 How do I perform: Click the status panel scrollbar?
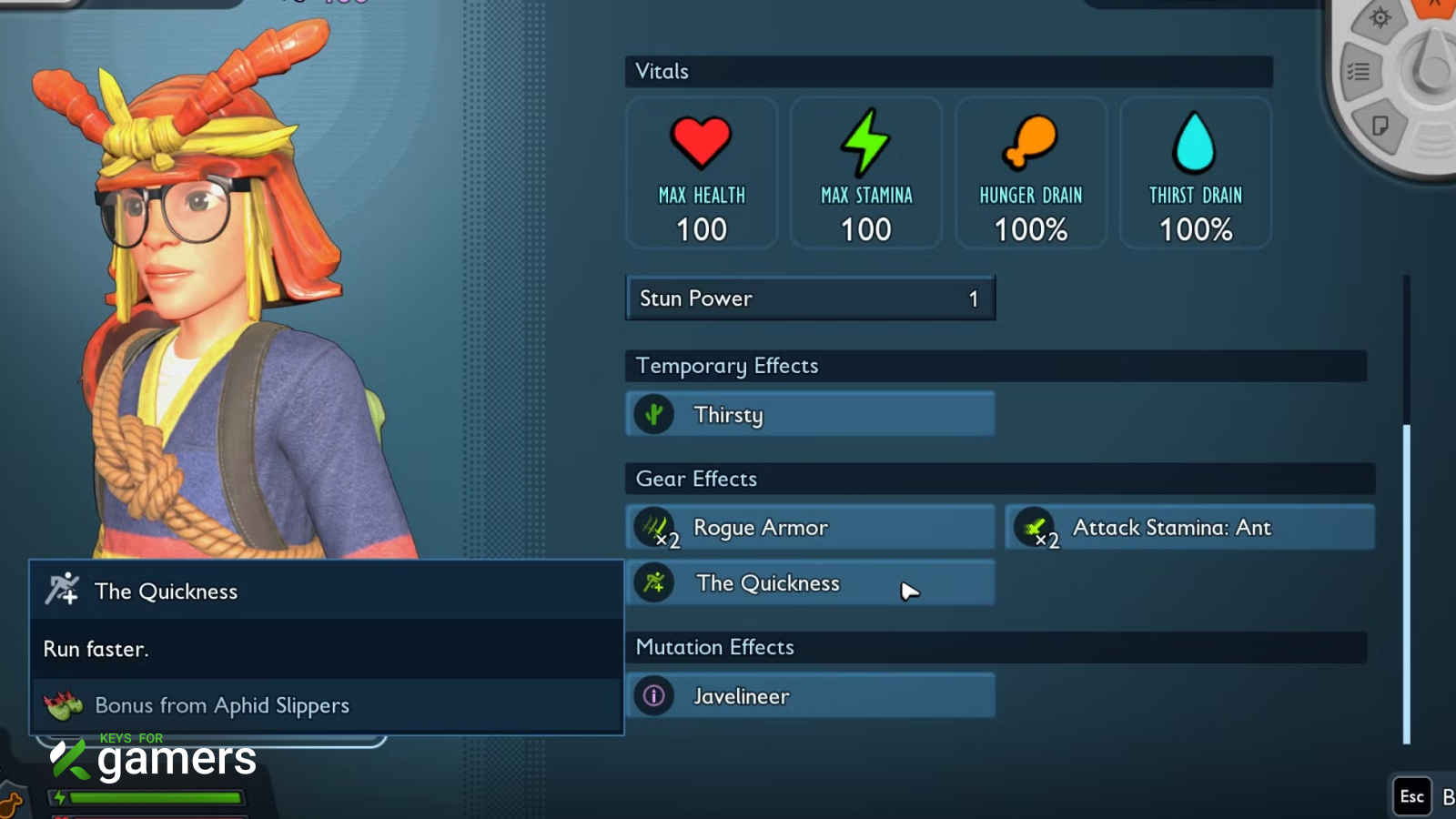click(1407, 582)
